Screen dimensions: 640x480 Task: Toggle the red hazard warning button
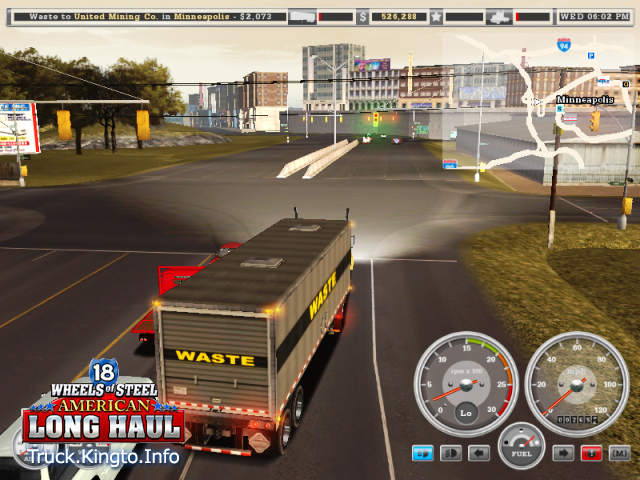tap(591, 453)
